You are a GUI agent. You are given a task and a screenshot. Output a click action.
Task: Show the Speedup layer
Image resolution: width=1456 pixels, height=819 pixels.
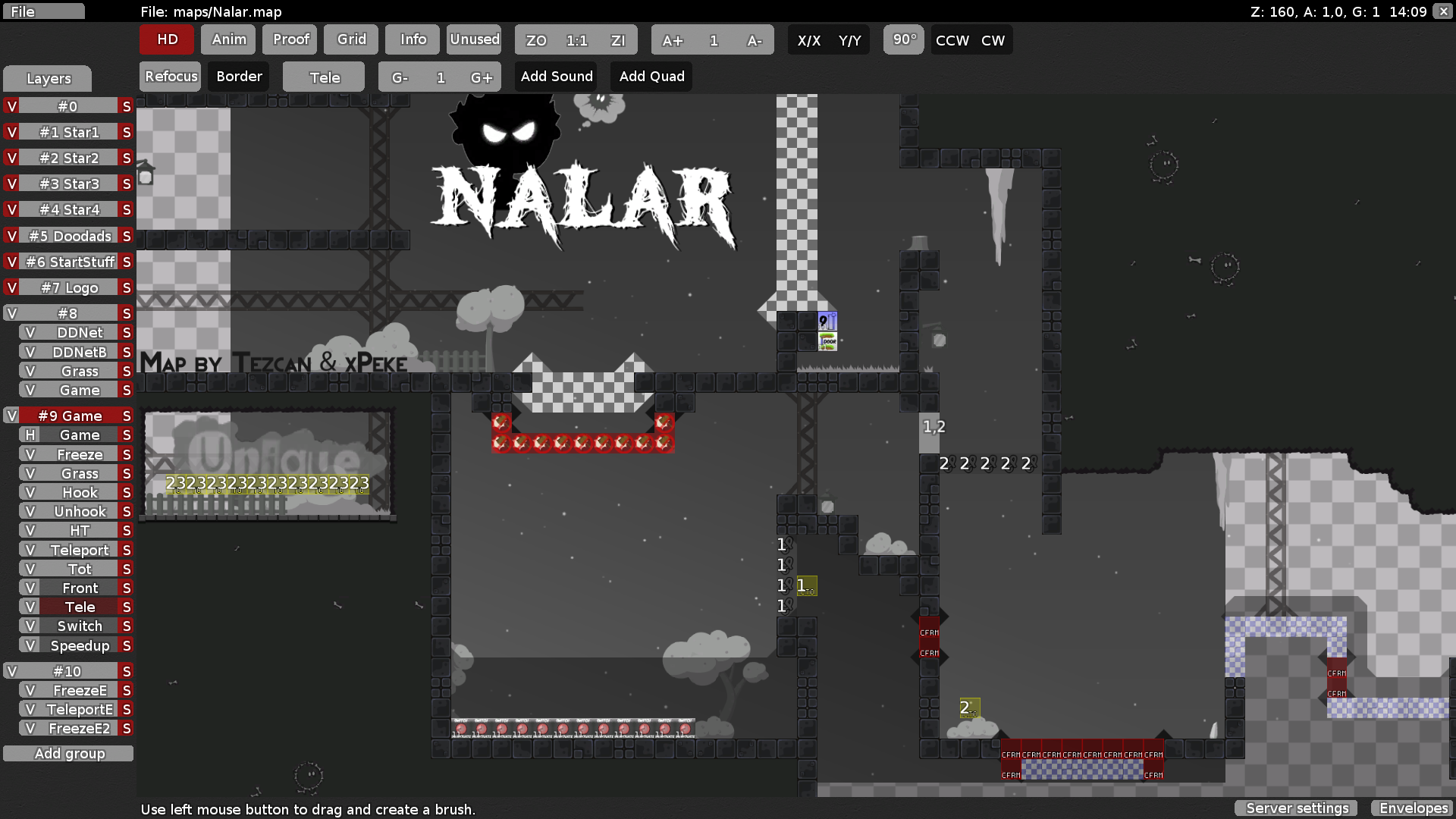(x=30, y=645)
